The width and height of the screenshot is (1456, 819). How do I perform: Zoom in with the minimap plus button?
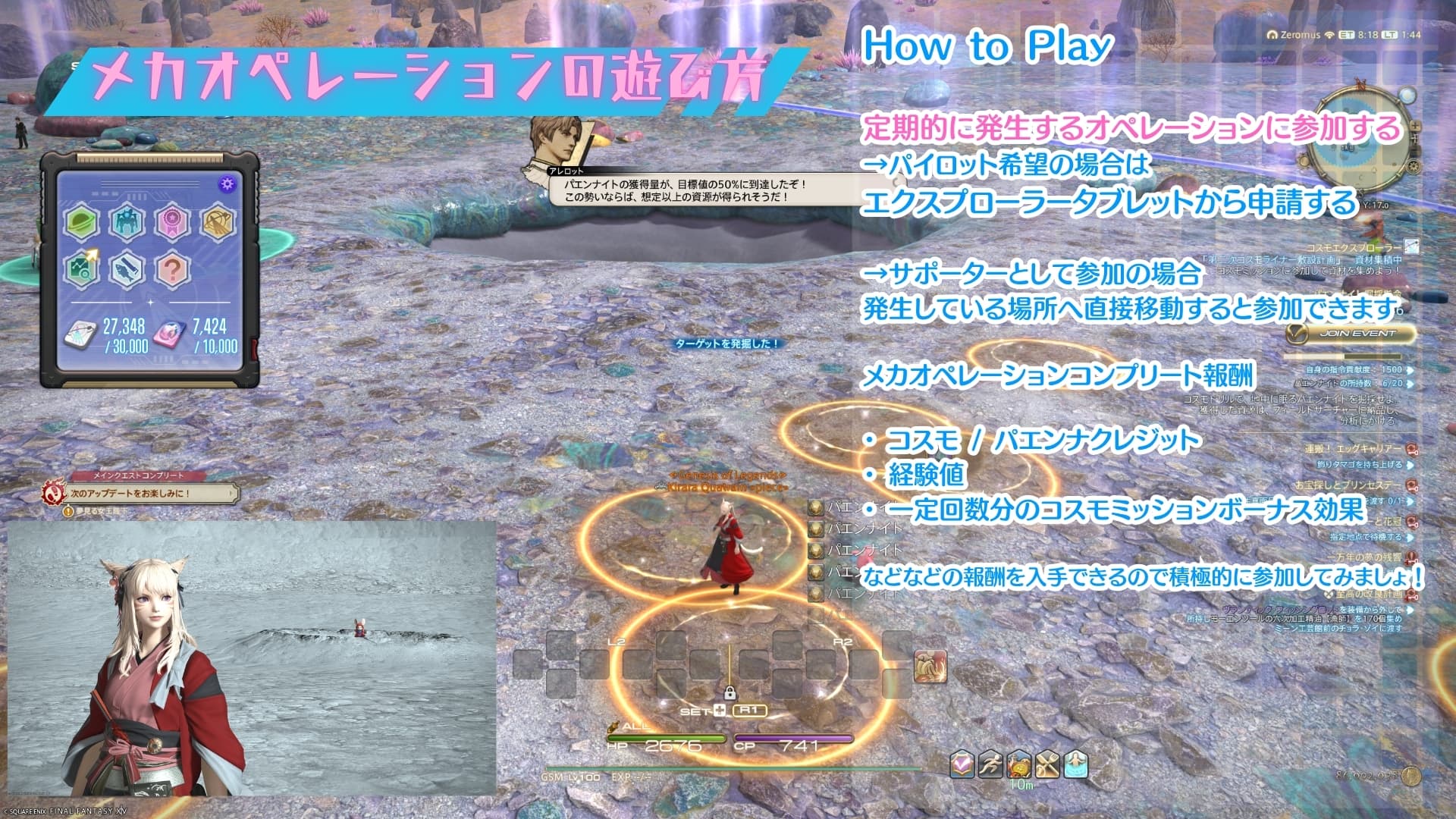[x=1415, y=127]
